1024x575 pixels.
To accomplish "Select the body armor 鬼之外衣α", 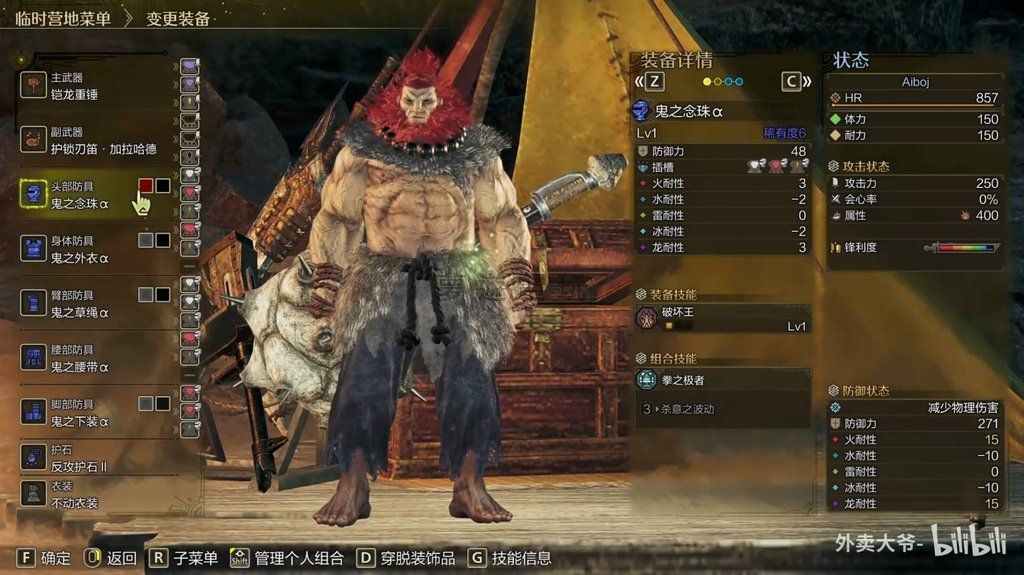I will click(80, 248).
